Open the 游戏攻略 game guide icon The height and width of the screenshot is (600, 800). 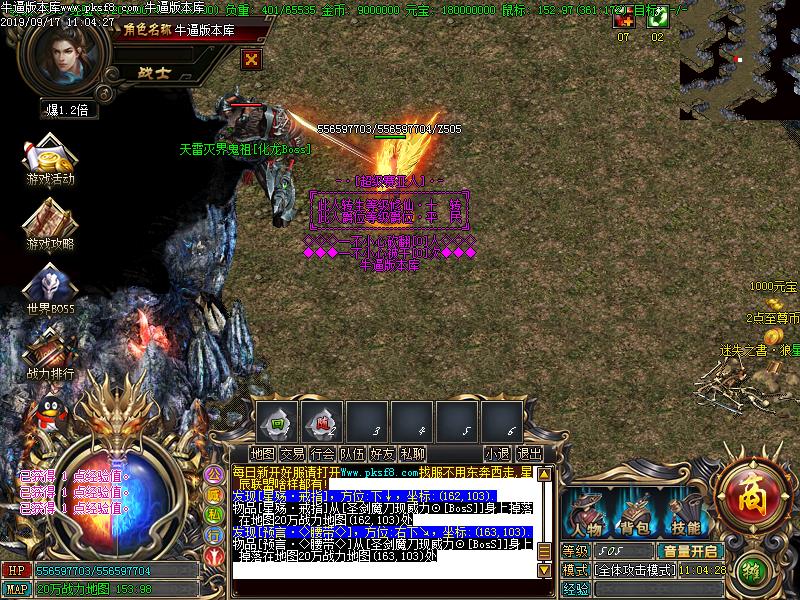50,225
